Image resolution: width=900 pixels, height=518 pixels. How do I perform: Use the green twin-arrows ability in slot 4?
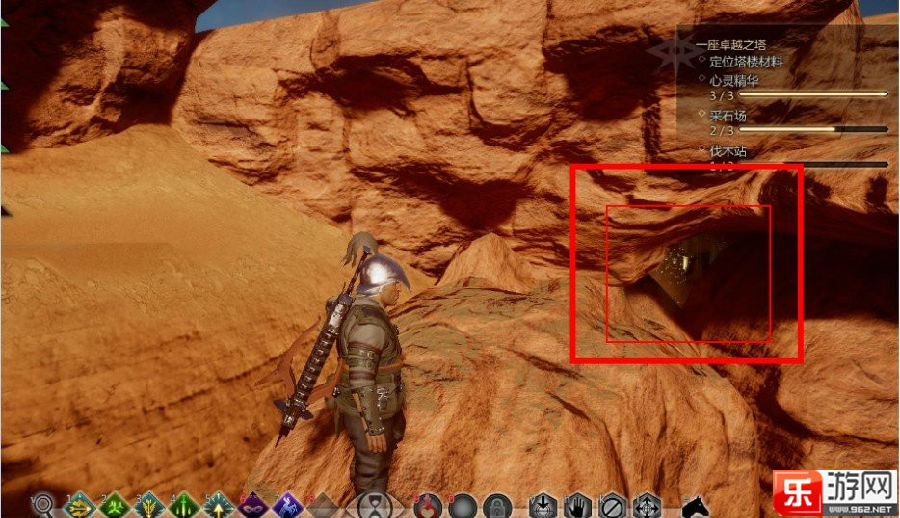click(186, 505)
